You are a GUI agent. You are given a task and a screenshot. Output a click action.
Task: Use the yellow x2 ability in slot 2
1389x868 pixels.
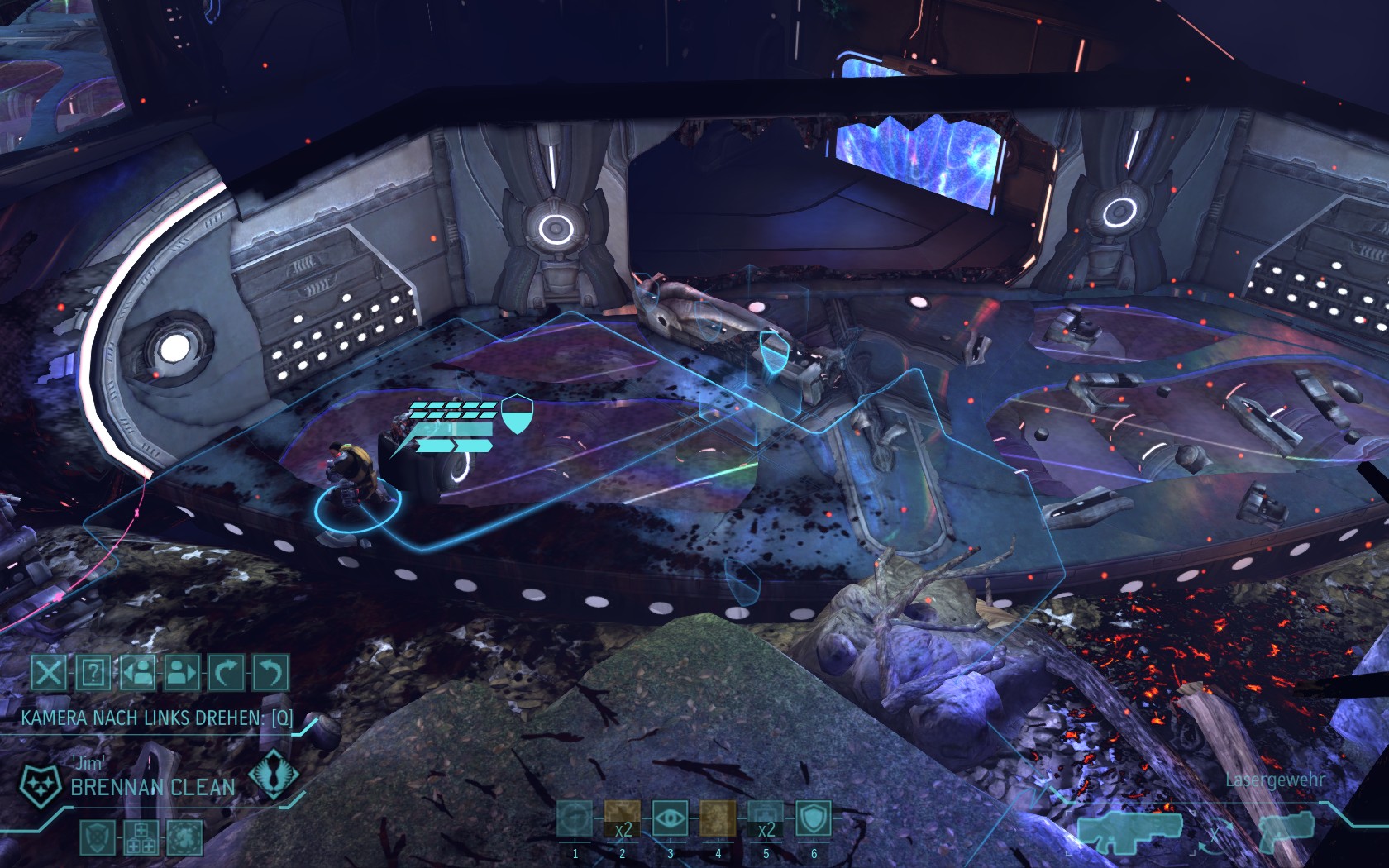(x=622, y=821)
